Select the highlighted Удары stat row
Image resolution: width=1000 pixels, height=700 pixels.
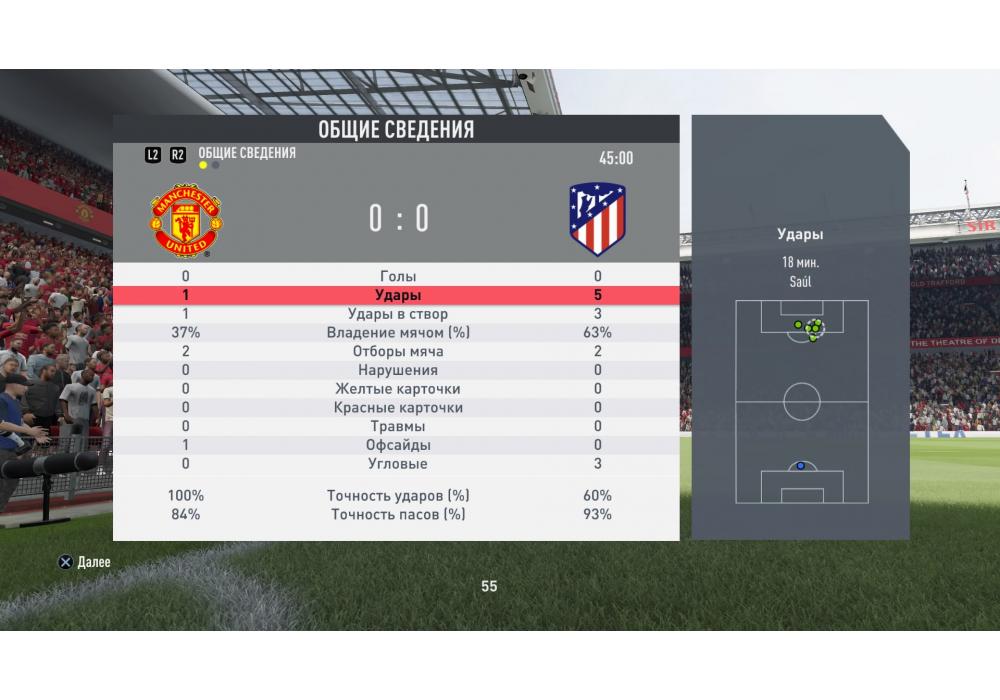397,296
